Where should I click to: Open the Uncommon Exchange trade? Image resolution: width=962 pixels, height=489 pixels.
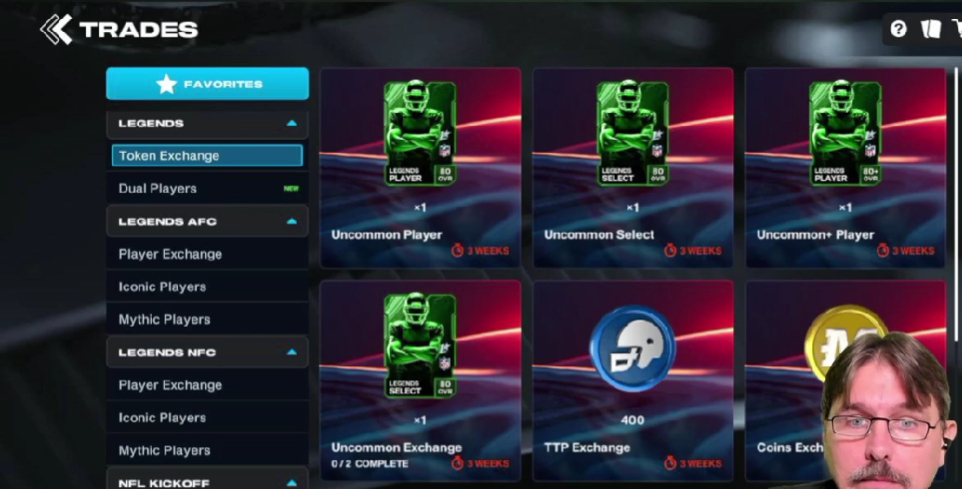[420, 380]
